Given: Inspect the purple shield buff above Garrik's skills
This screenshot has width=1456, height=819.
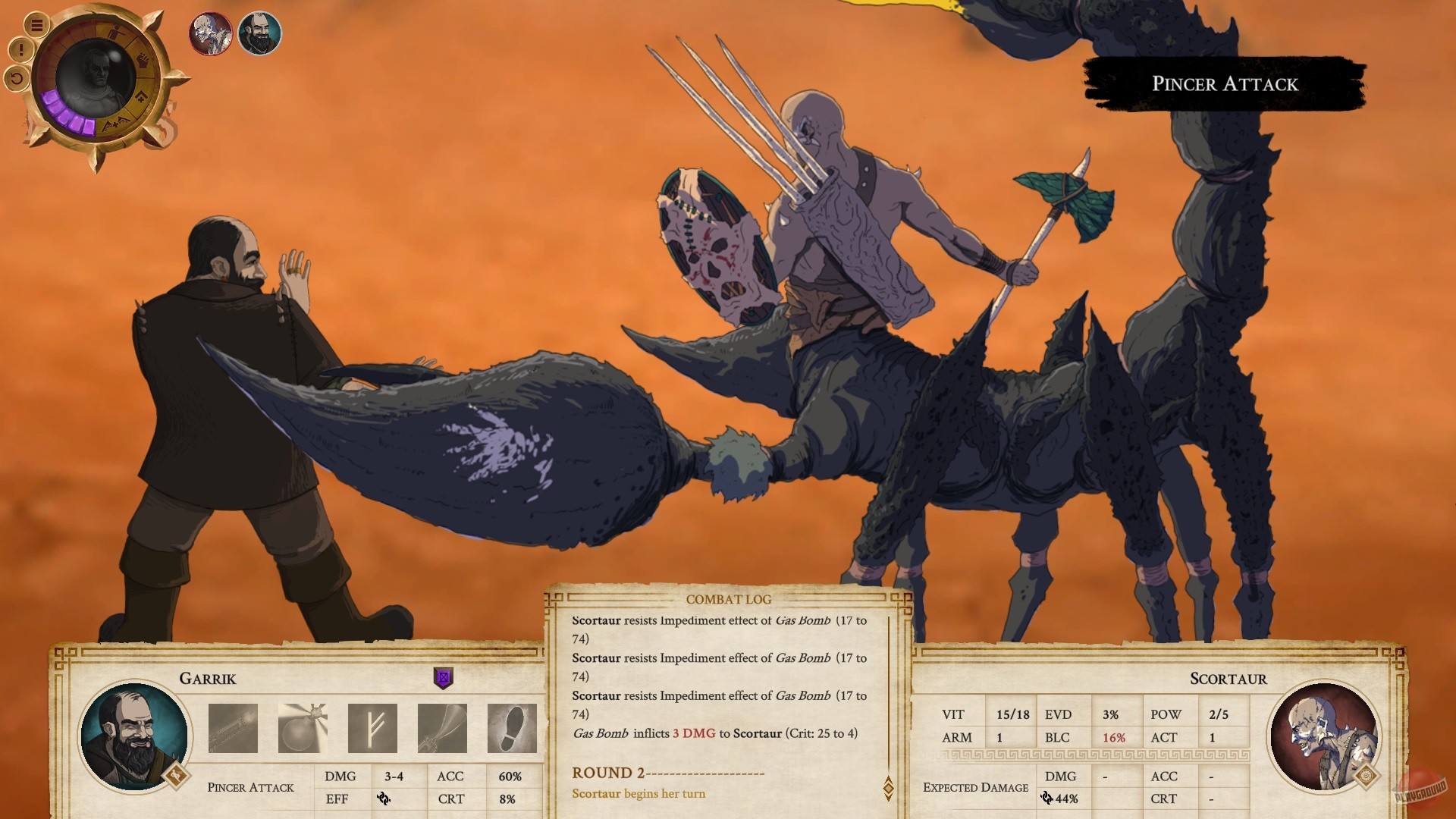Looking at the screenshot, I should click(443, 678).
